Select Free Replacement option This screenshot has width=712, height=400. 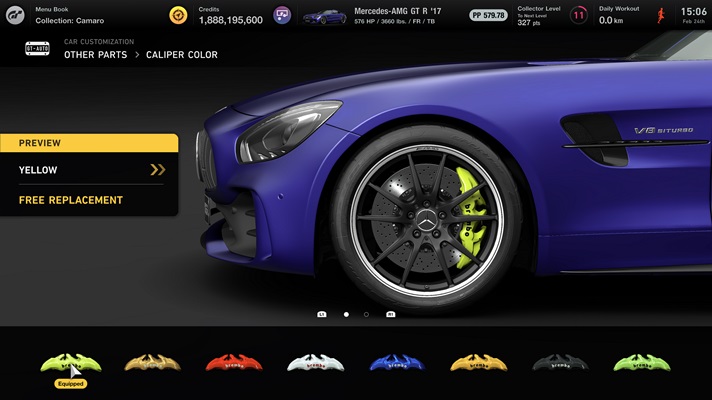(88, 200)
